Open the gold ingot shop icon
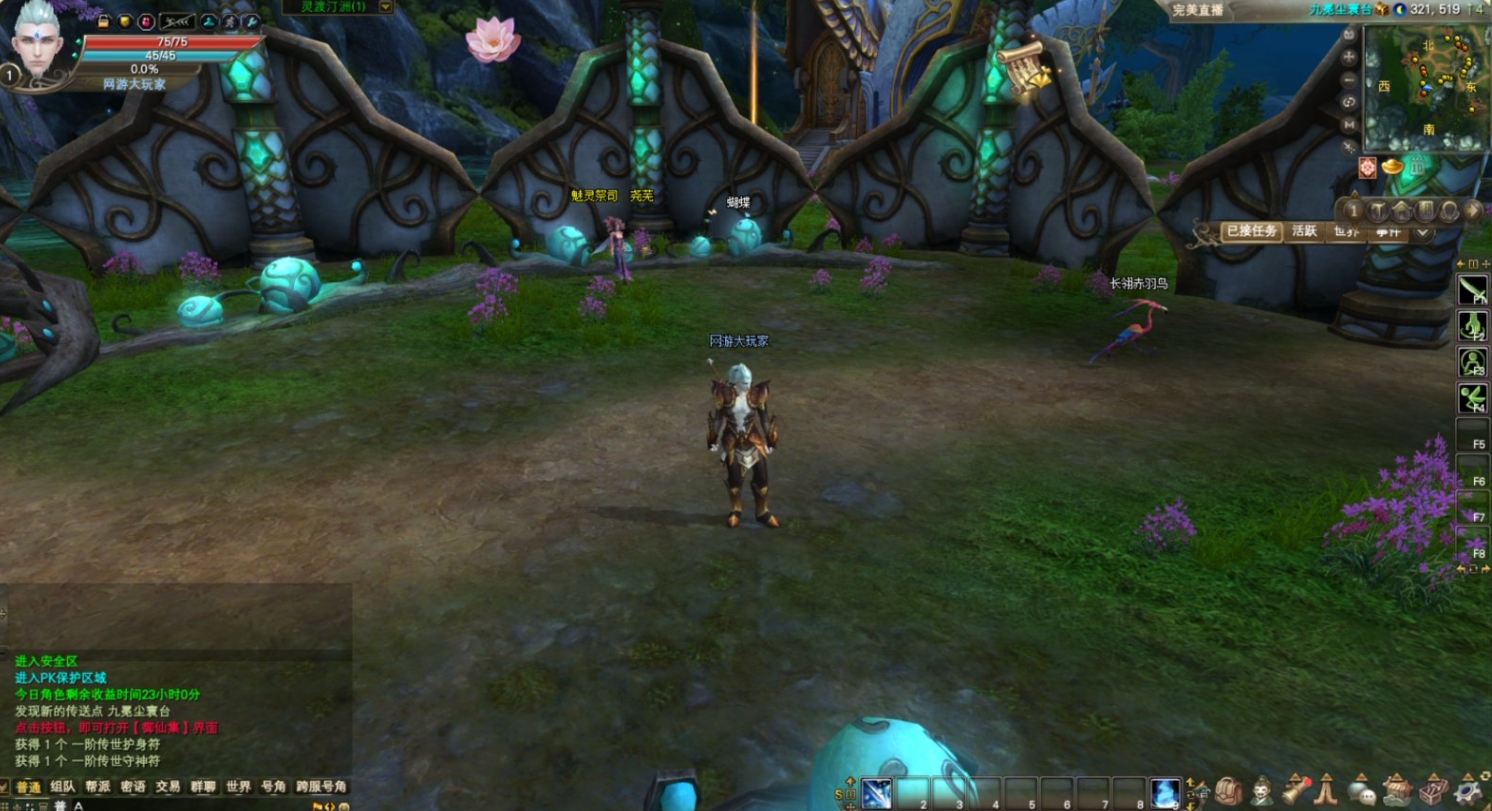This screenshot has width=1492, height=811. (1392, 167)
